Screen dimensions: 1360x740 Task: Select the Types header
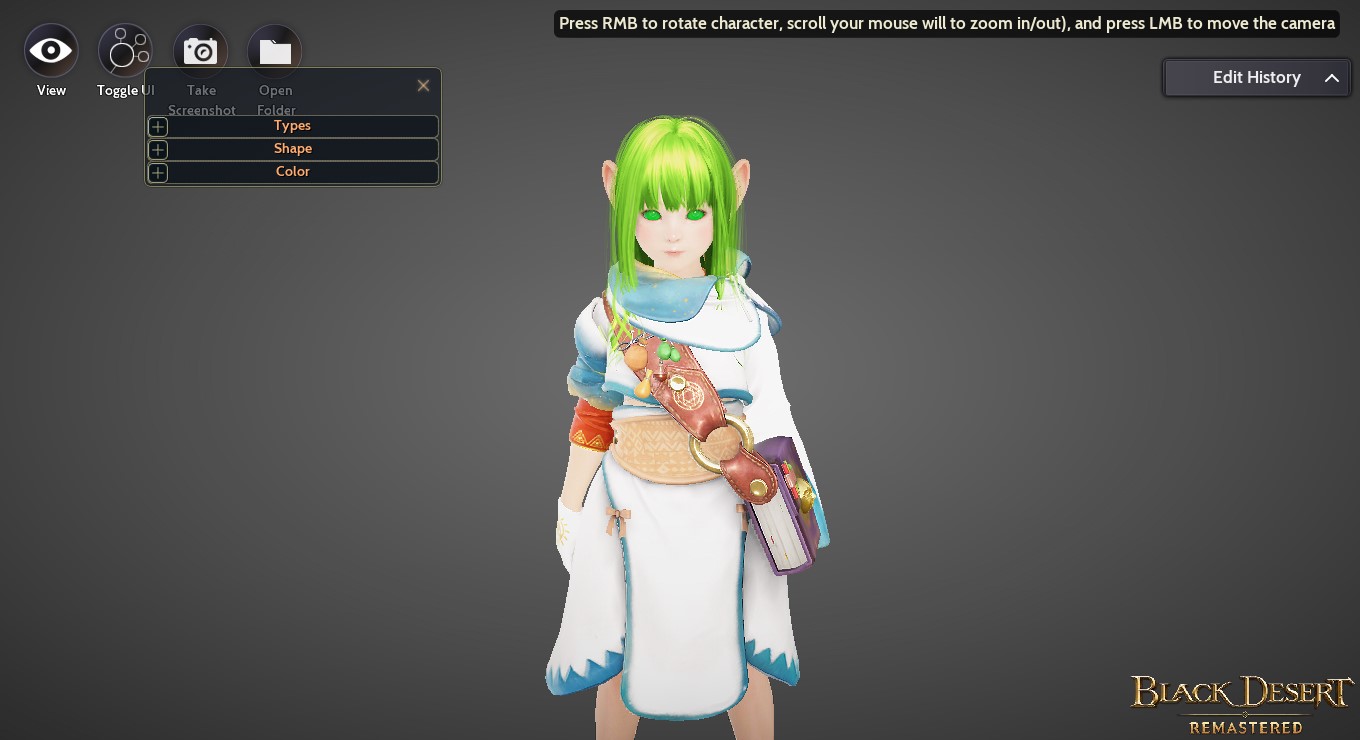click(x=292, y=125)
